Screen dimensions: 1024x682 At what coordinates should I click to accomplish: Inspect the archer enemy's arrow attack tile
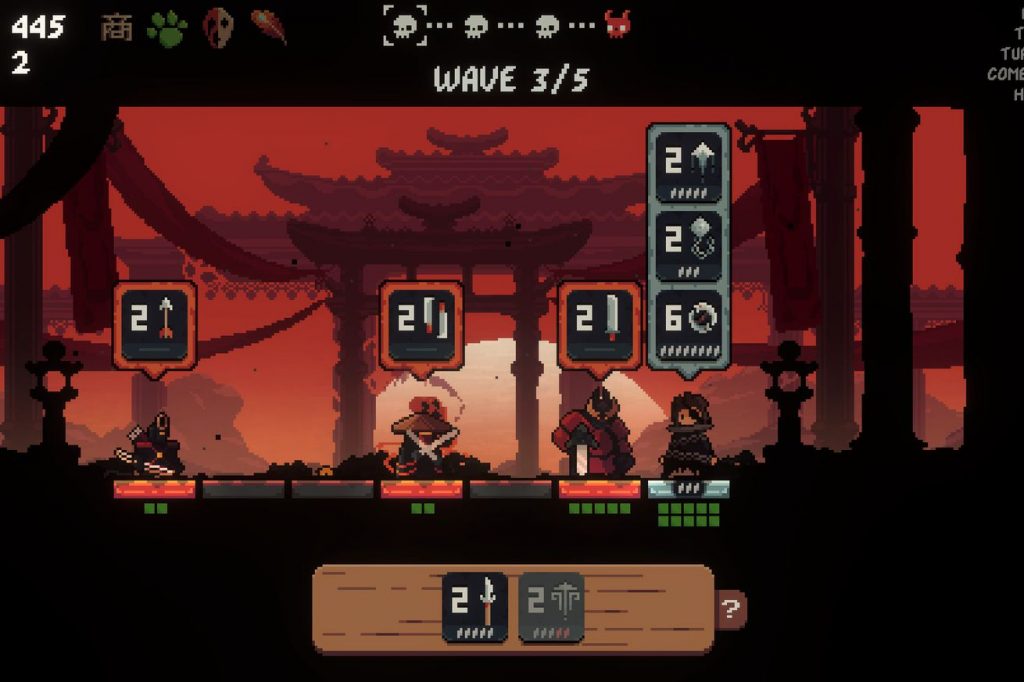point(154,323)
